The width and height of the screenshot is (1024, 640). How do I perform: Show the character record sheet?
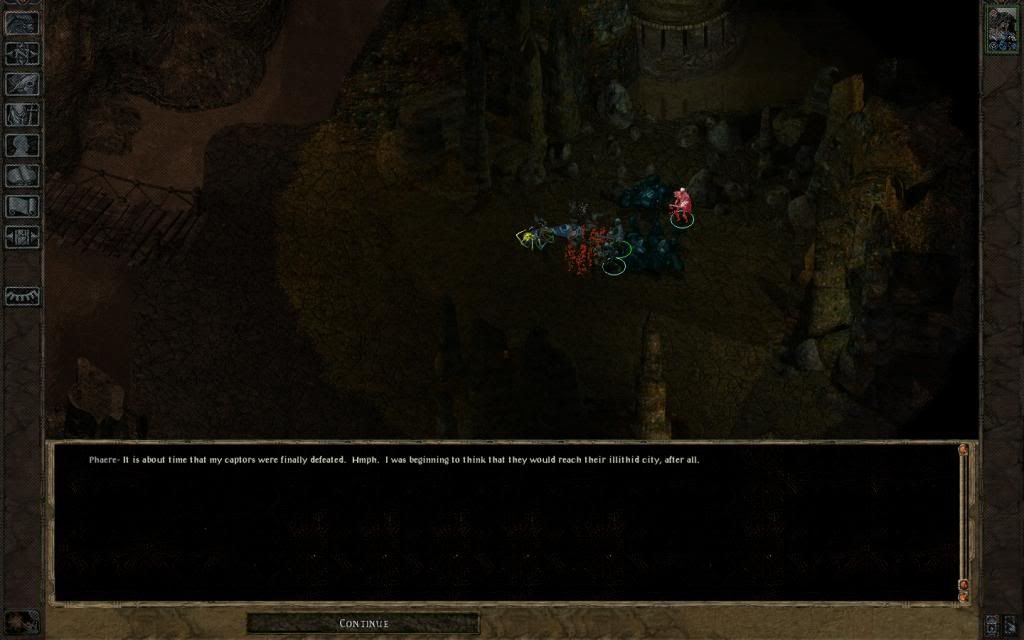pos(22,145)
